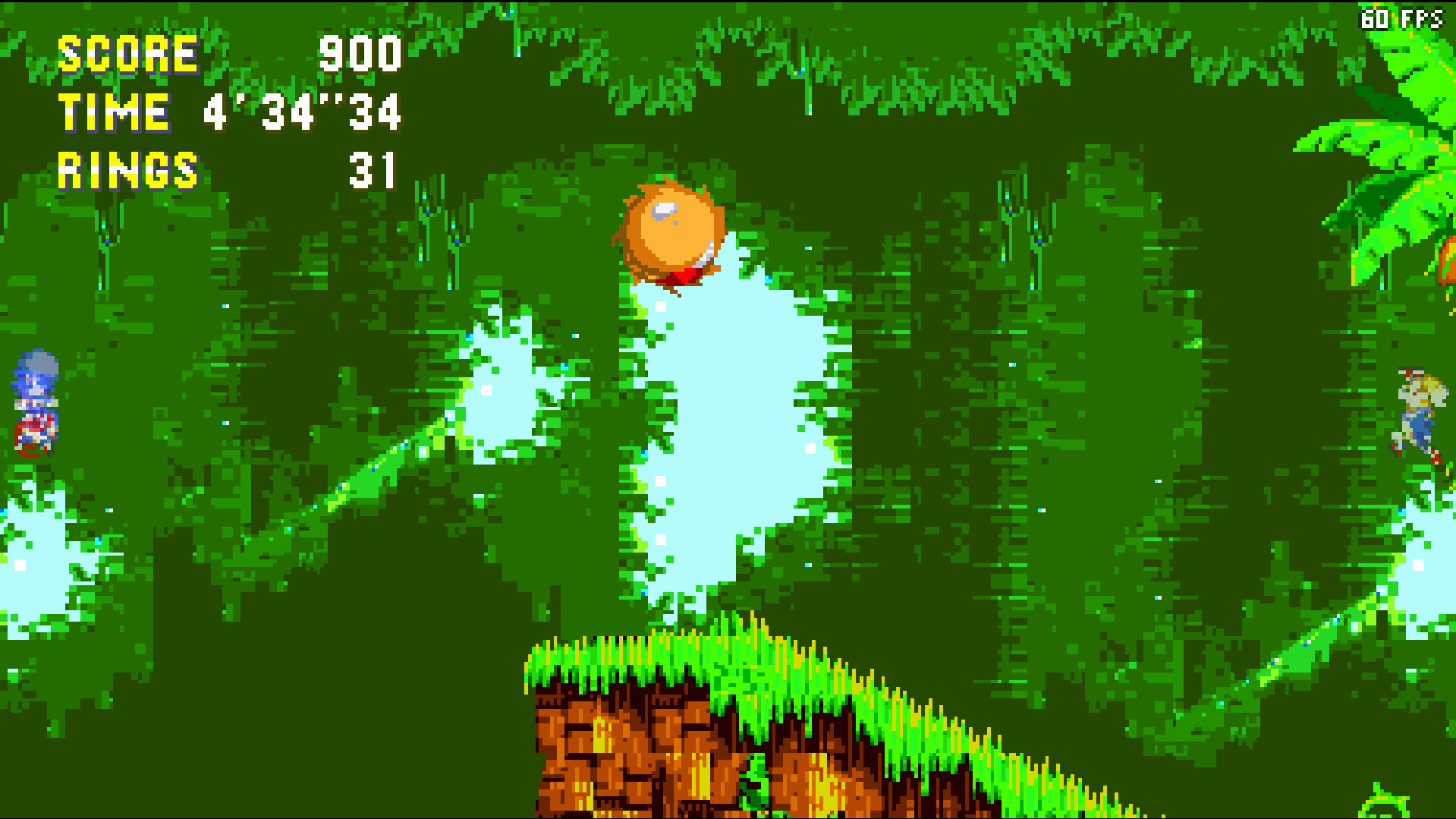Click the yellow RINGS label
Screen dimensions: 1456x819
pos(127,169)
